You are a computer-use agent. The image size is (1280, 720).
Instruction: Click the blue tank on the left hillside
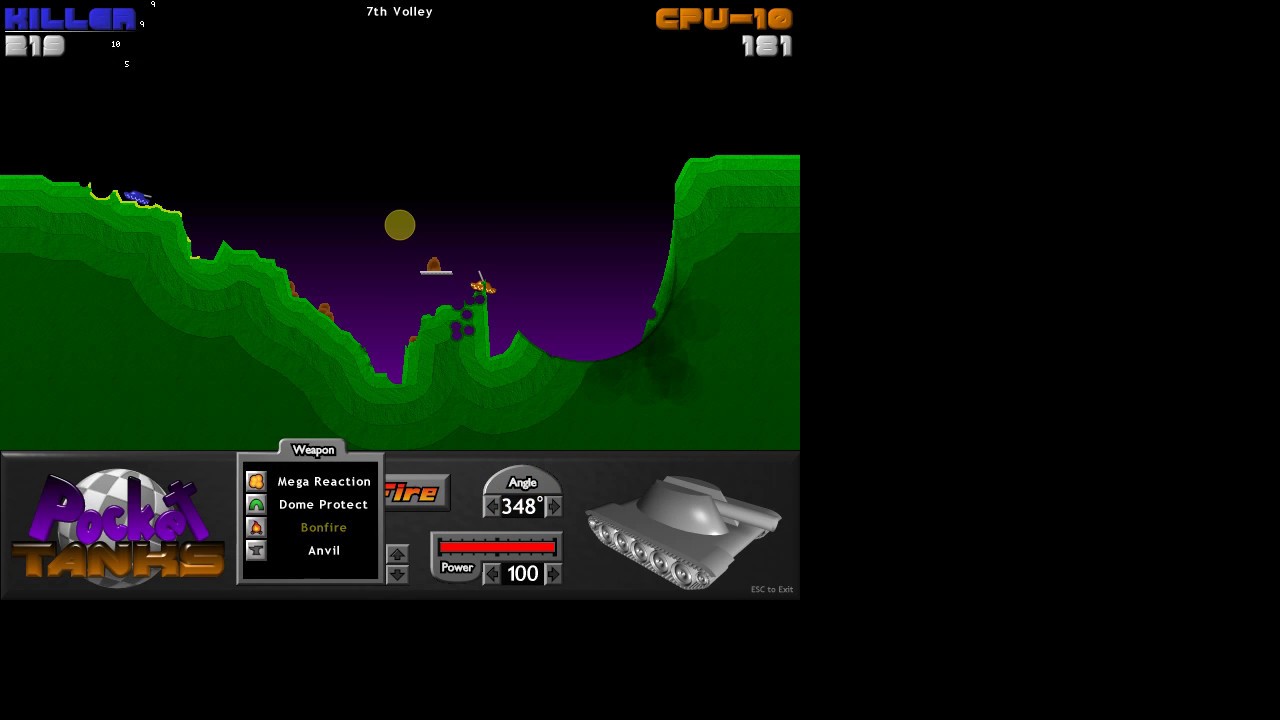137,196
